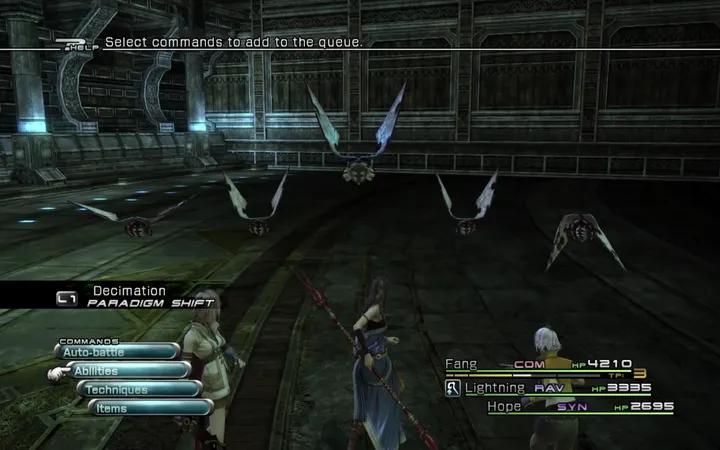Choose Auto-battle from the command menu
The height and width of the screenshot is (450, 720).
[x=118, y=352]
